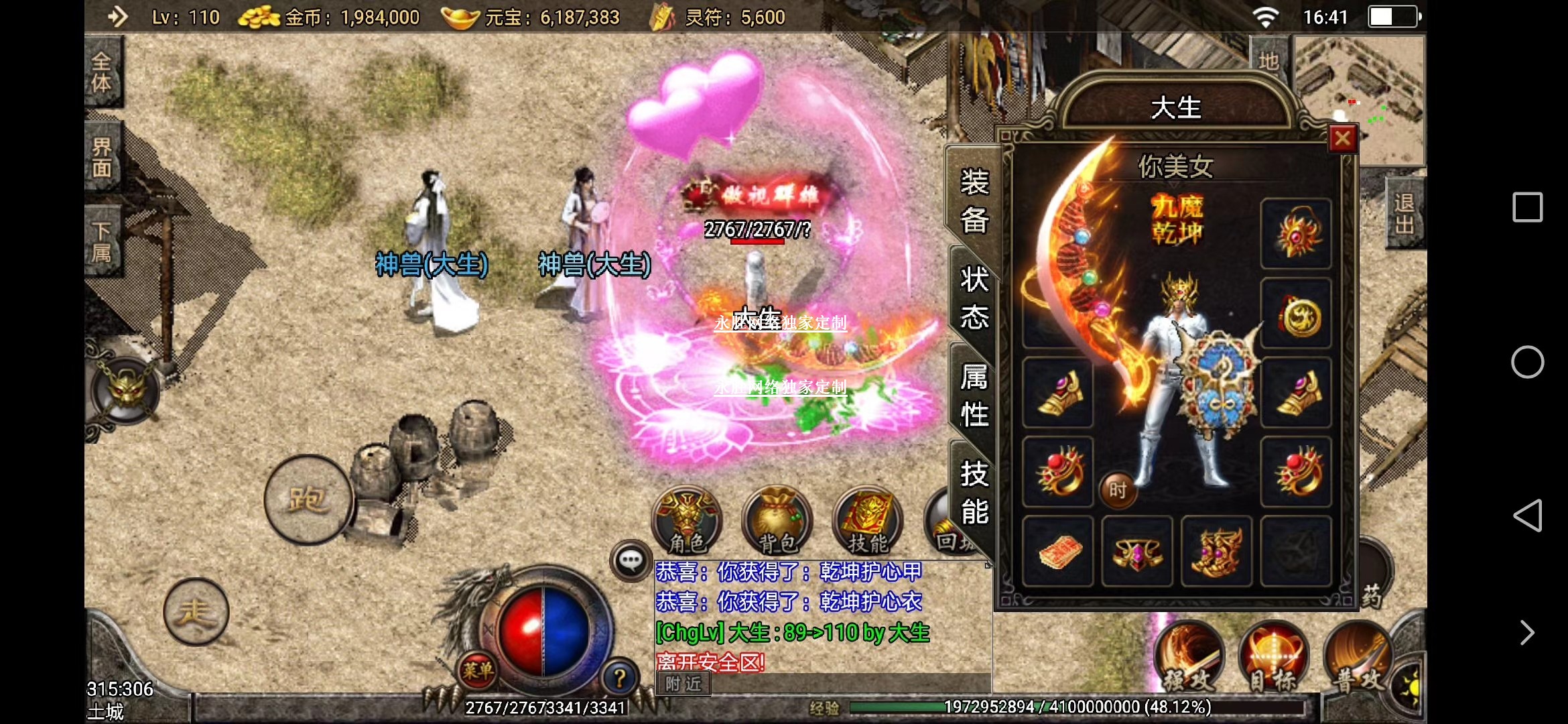The width and height of the screenshot is (1568, 724).
Task: Tap the 退出 exit button
Action: tap(1404, 213)
